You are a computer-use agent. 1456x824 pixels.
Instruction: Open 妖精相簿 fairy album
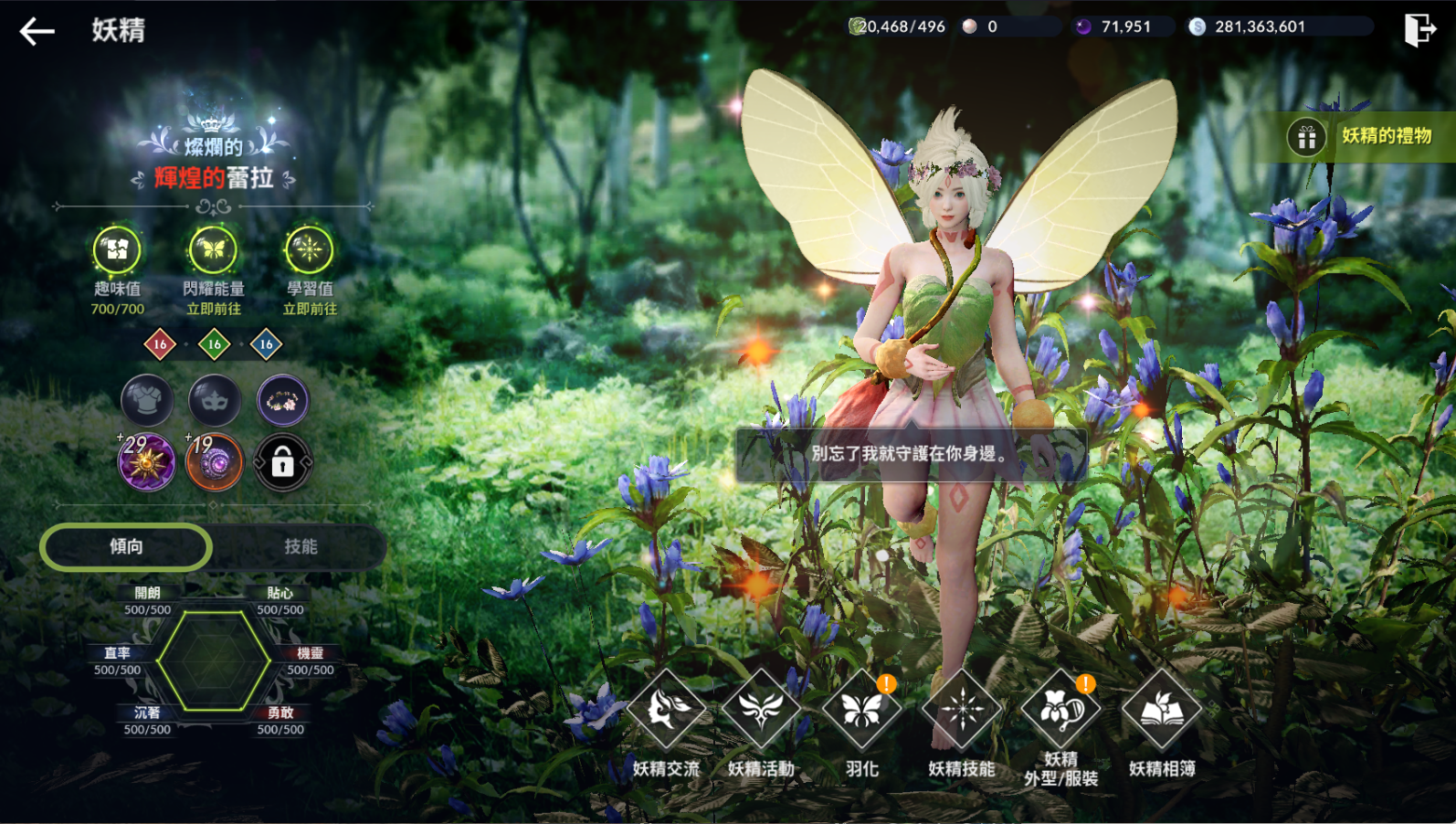pos(1162,711)
